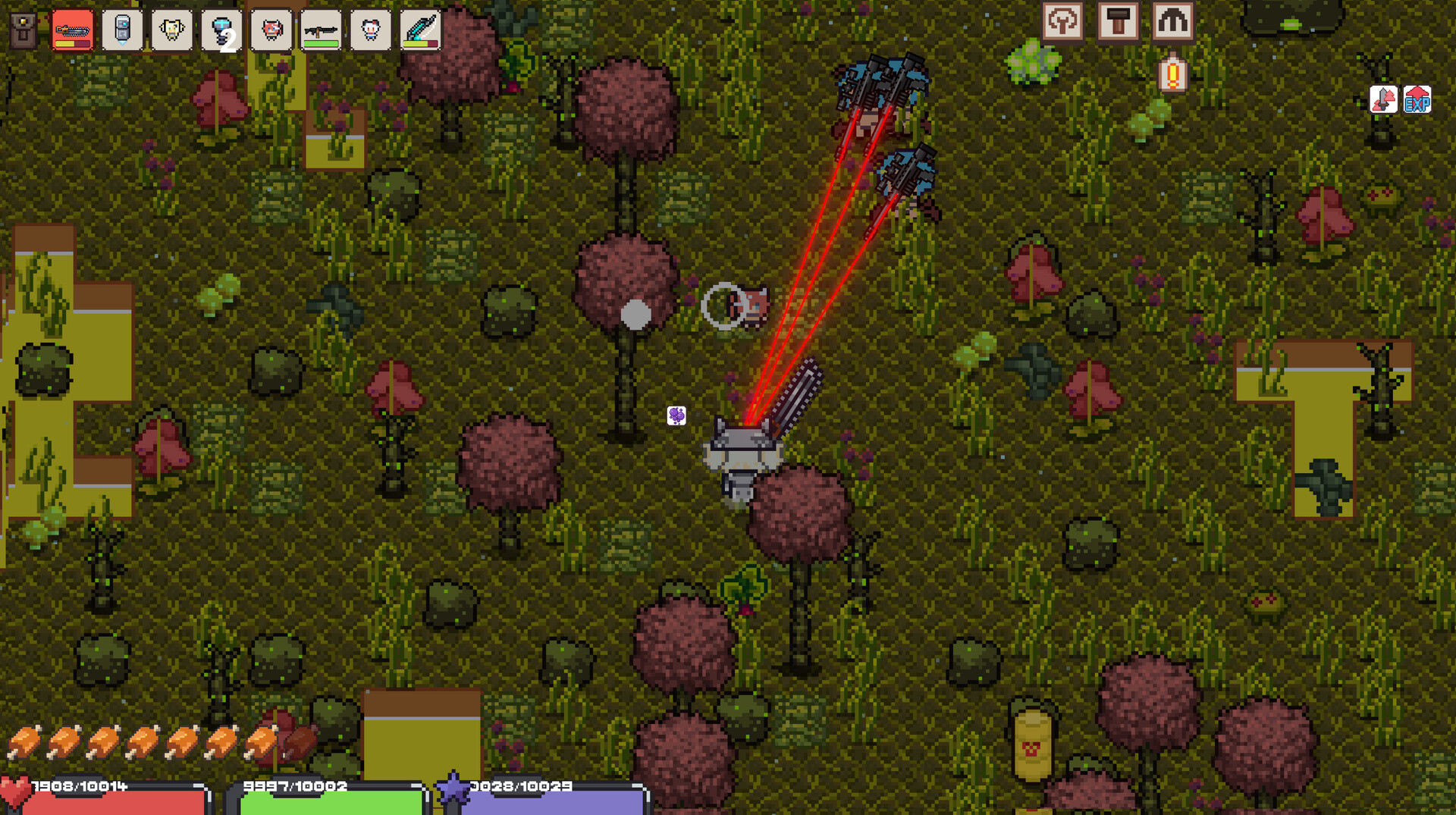1456x815 pixels.
Task: Pick the EXP boost upgrade
Action: [x=1417, y=99]
